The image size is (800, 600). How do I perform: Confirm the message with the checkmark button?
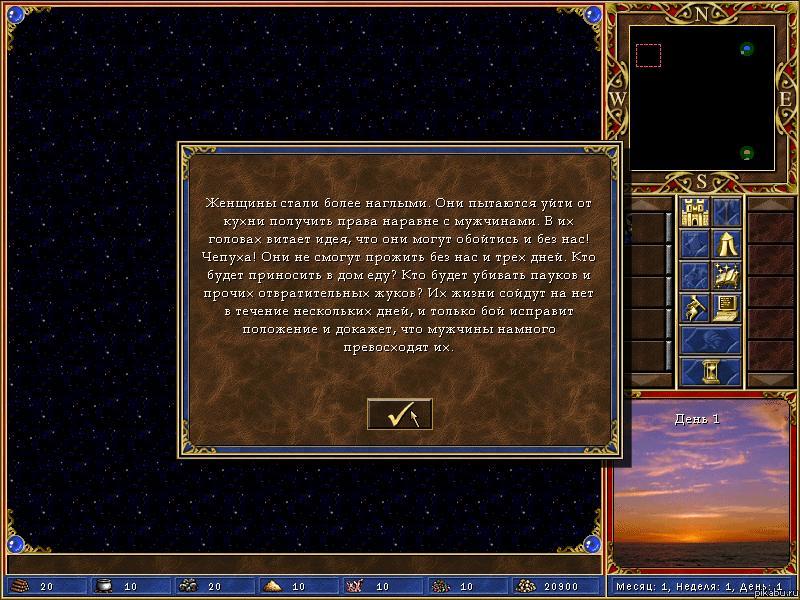[x=399, y=414]
